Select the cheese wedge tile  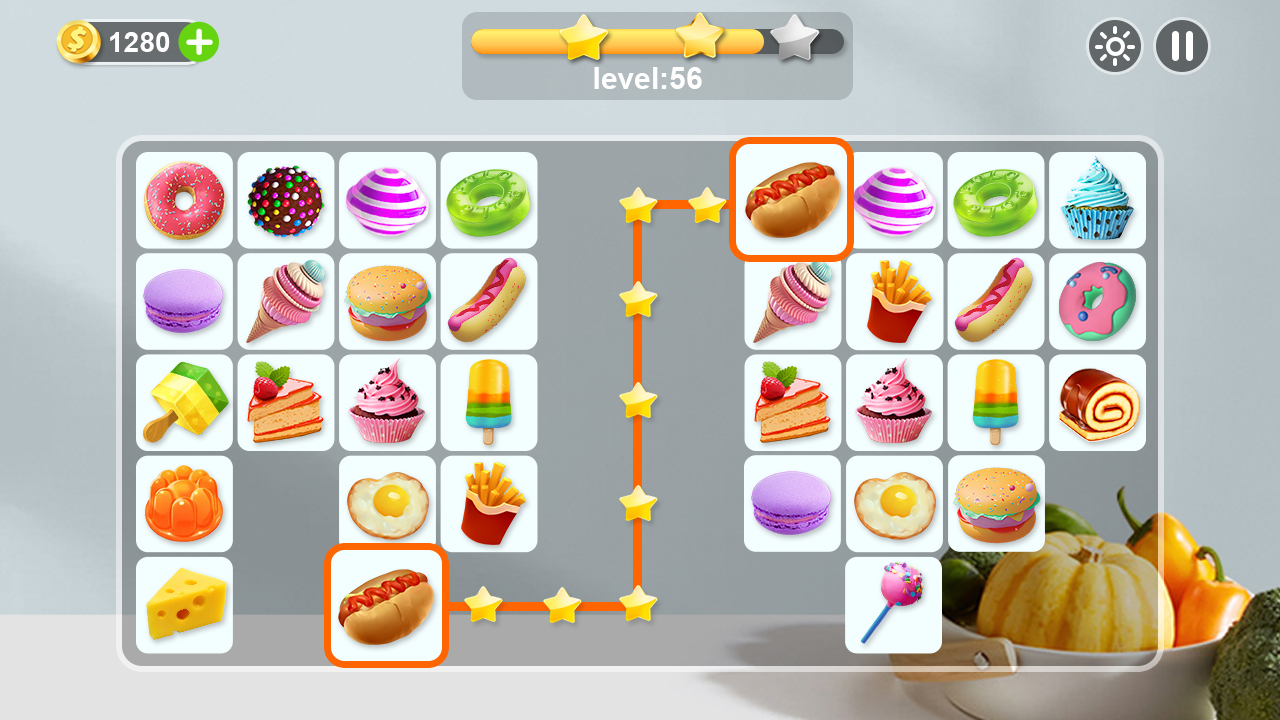184,605
